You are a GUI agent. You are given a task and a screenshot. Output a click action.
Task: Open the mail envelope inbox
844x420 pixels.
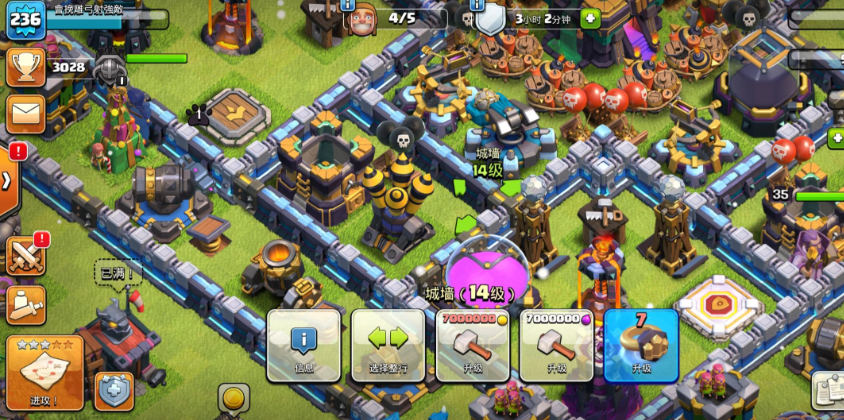(25, 112)
